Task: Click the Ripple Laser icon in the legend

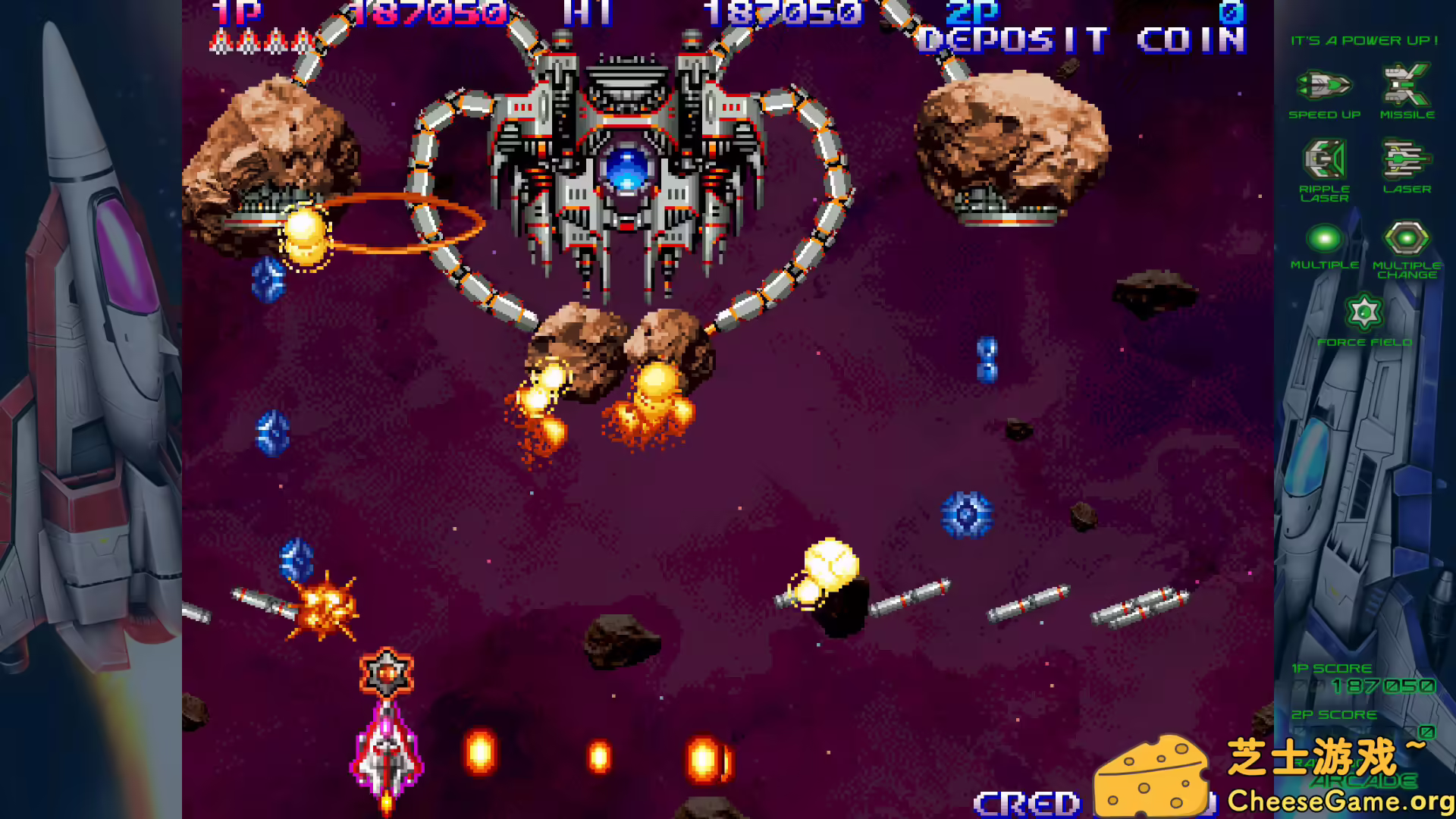Action: (x=1323, y=157)
